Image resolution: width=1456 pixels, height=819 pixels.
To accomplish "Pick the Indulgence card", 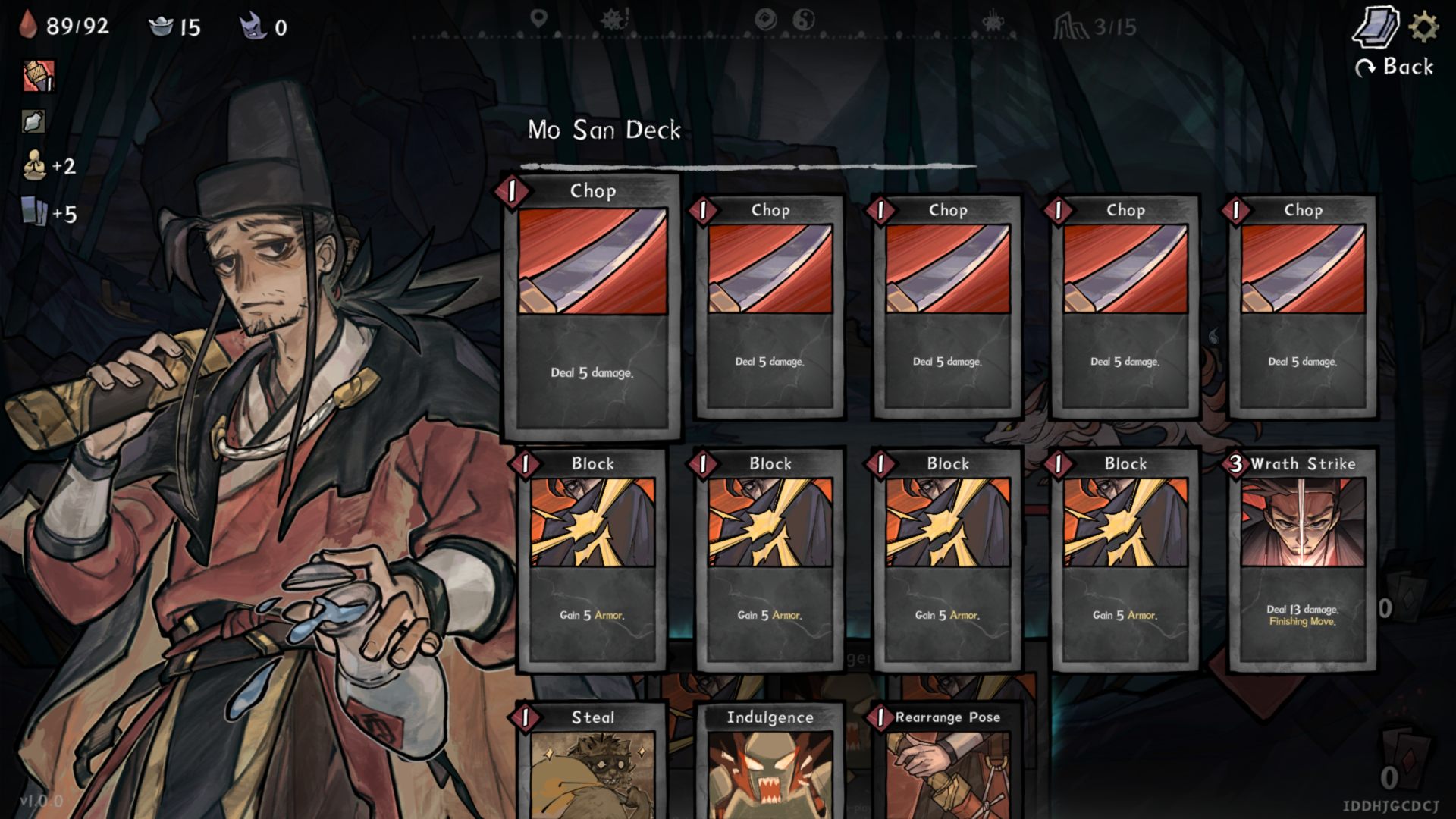I will point(770,762).
